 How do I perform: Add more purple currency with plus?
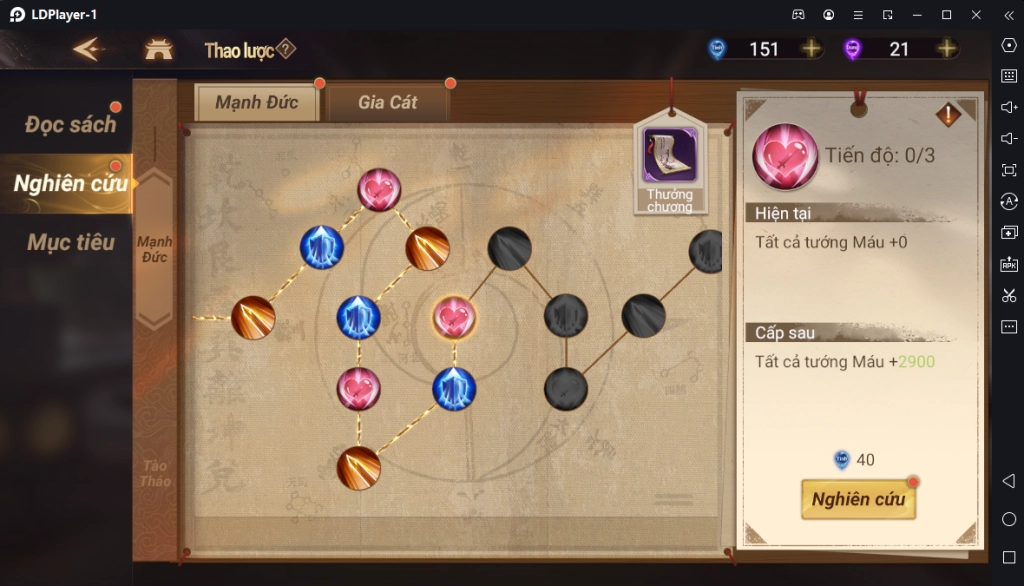pyautogui.click(x=946, y=49)
